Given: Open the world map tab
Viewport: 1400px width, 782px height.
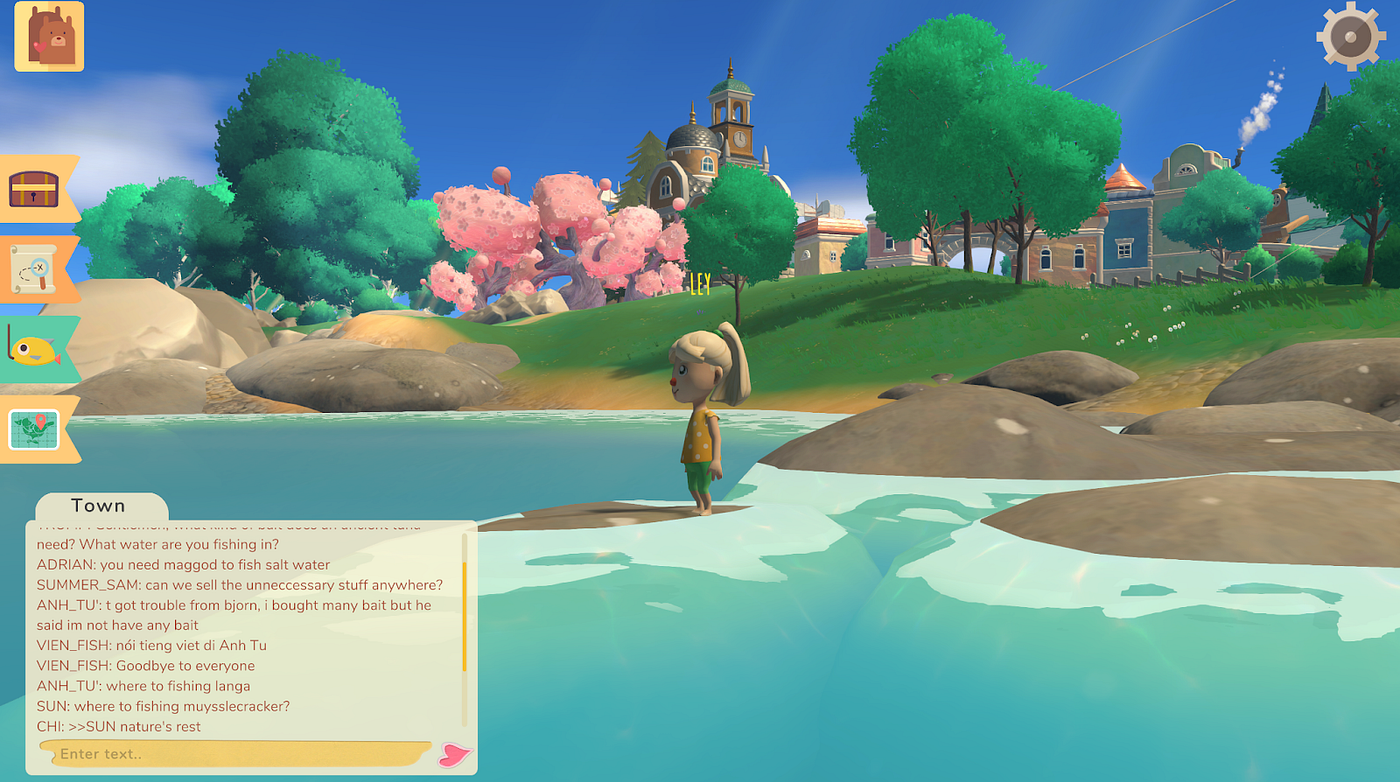Looking at the screenshot, I should 35,429.
